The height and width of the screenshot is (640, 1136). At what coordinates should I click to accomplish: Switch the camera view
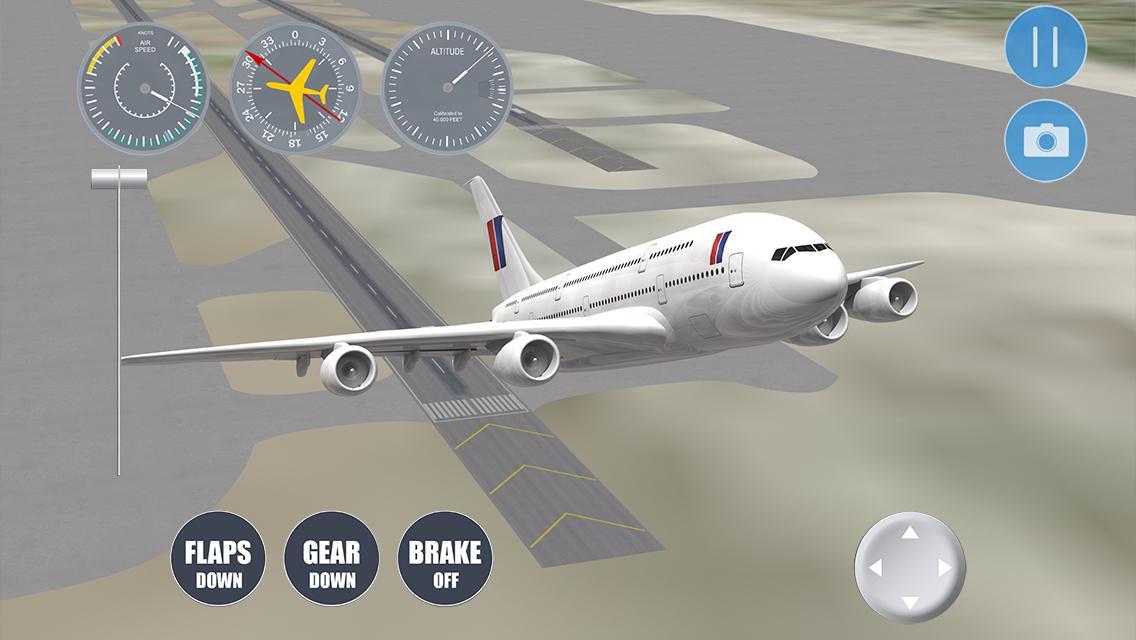click(1045, 141)
